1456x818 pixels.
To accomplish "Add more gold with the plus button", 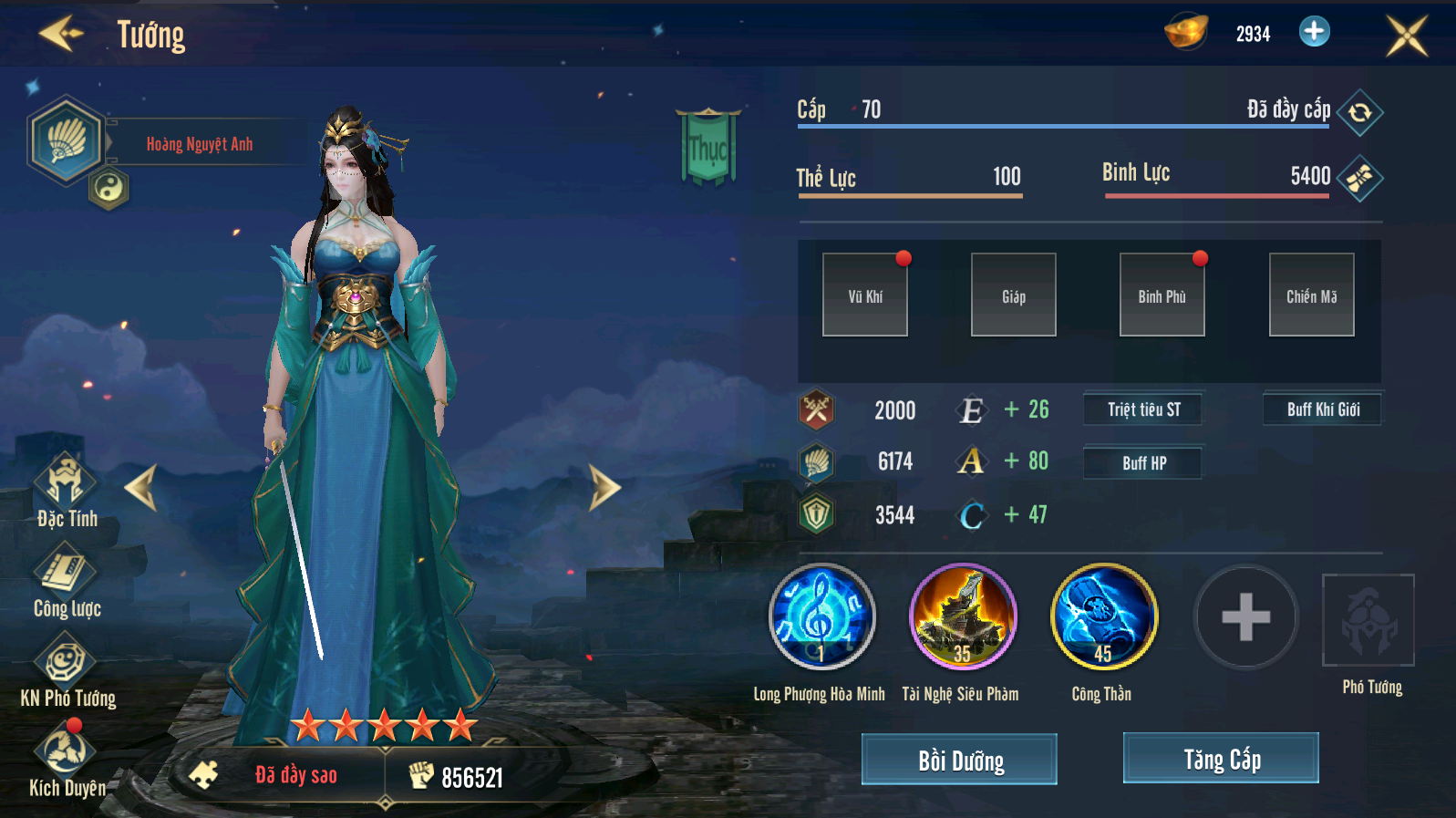I will coord(1314,32).
